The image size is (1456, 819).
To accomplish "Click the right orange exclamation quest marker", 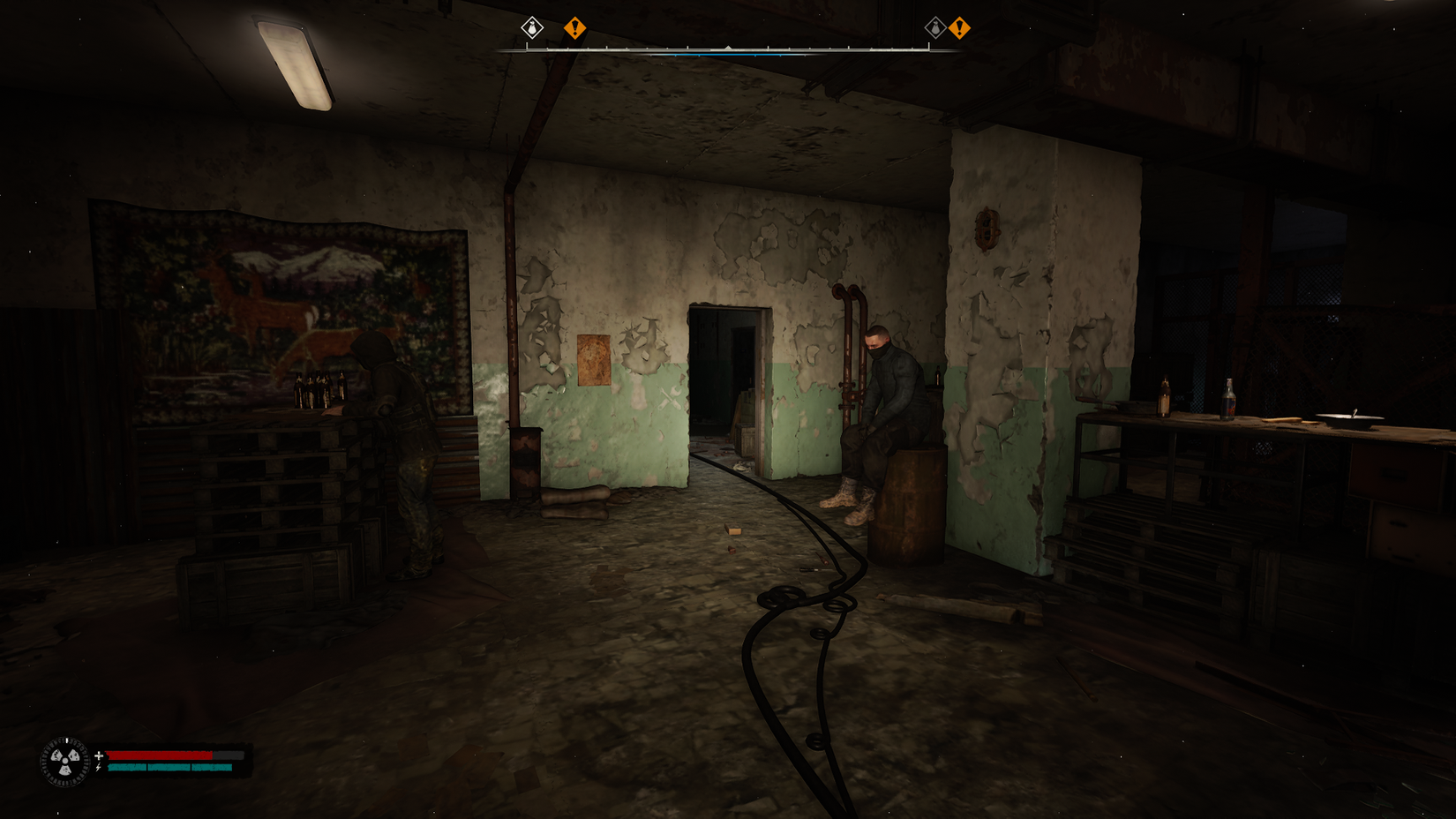I will pos(961,28).
